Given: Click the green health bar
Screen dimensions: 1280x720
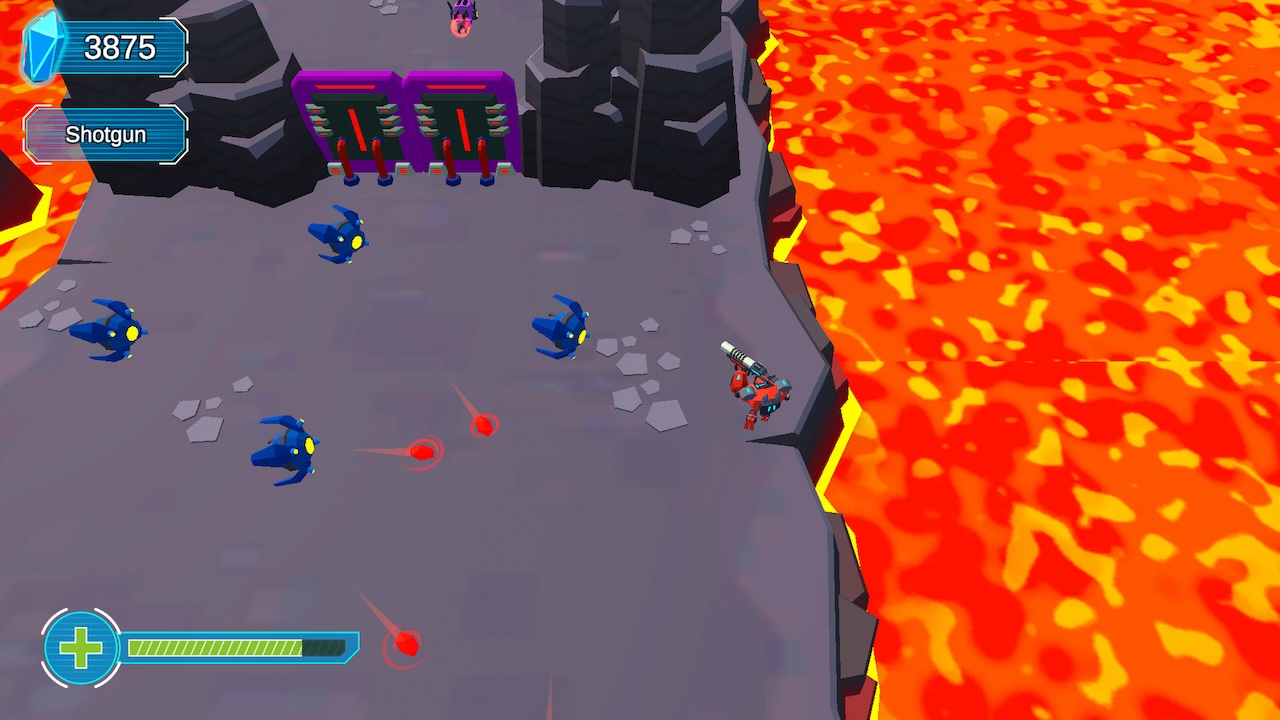Looking at the screenshot, I should (235, 647).
